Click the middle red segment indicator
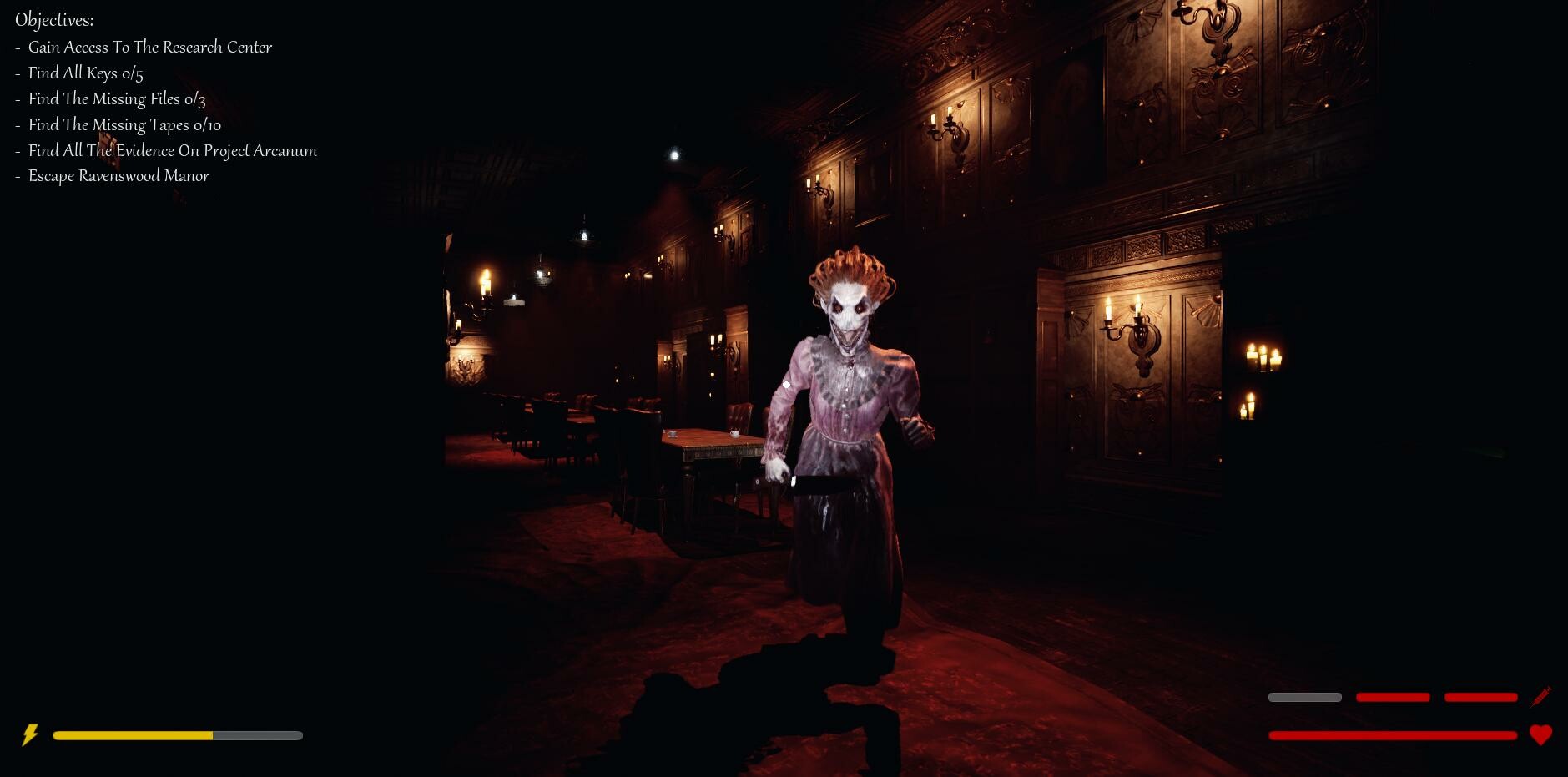The height and width of the screenshot is (777, 1568). [1392, 697]
